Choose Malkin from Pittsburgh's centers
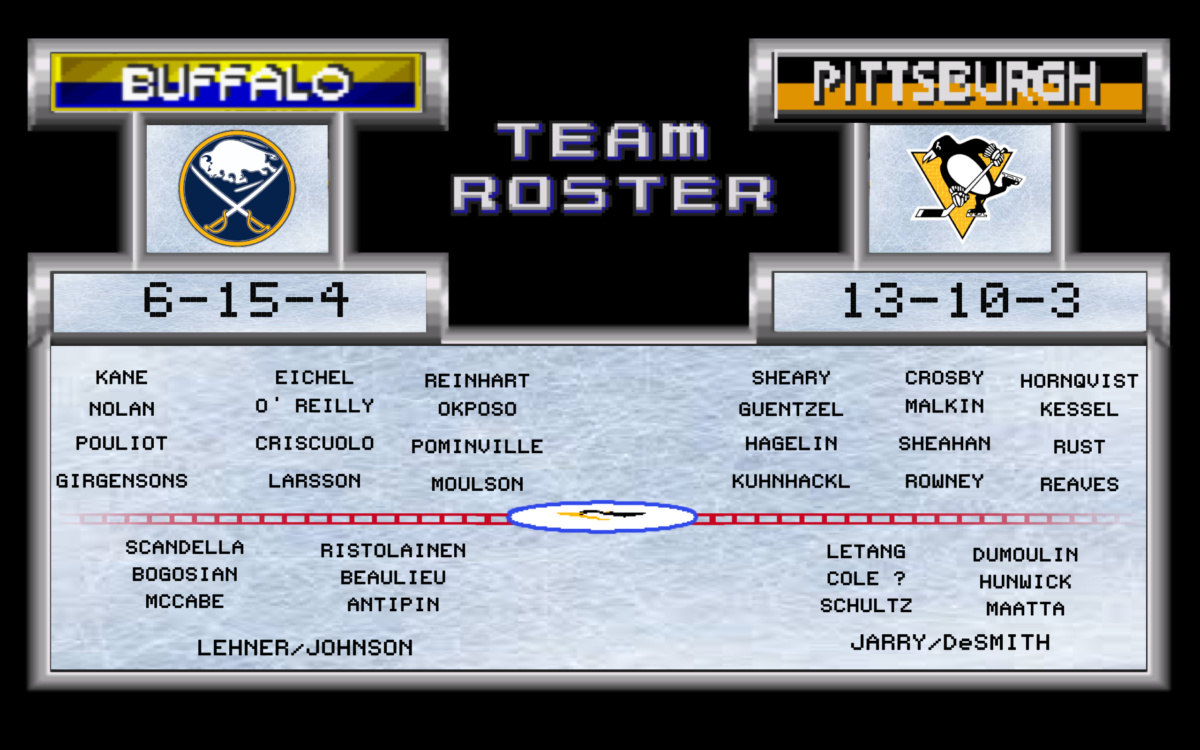 (944, 407)
